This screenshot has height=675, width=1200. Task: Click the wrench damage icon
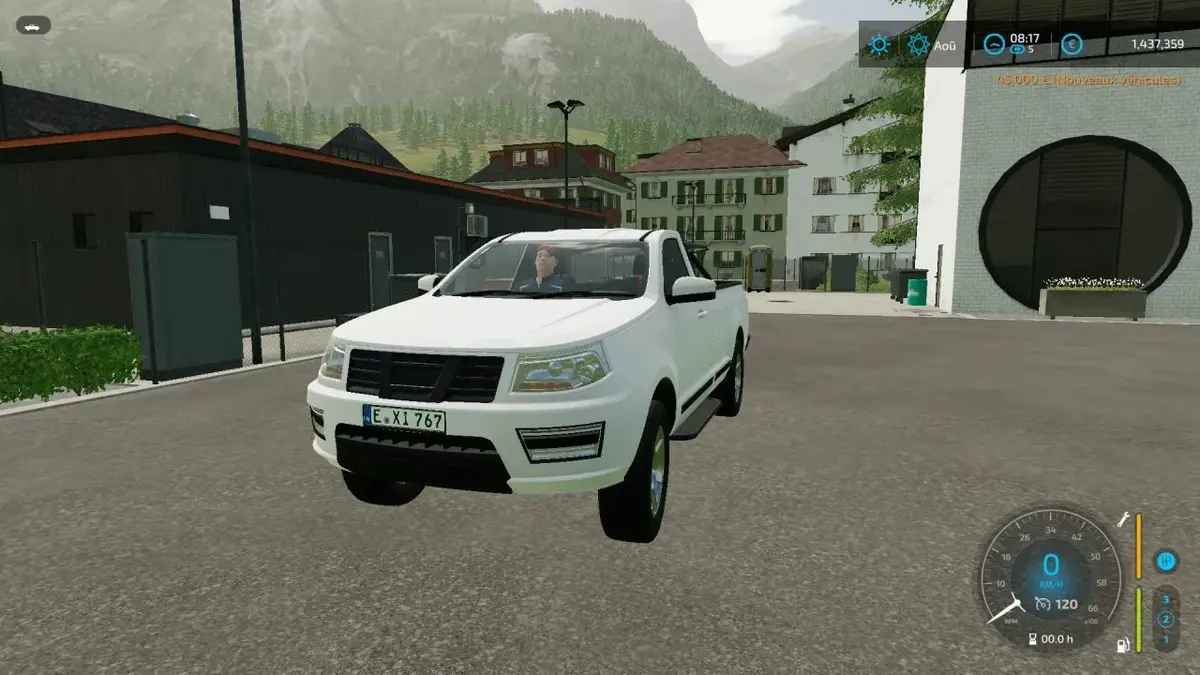tap(1123, 520)
